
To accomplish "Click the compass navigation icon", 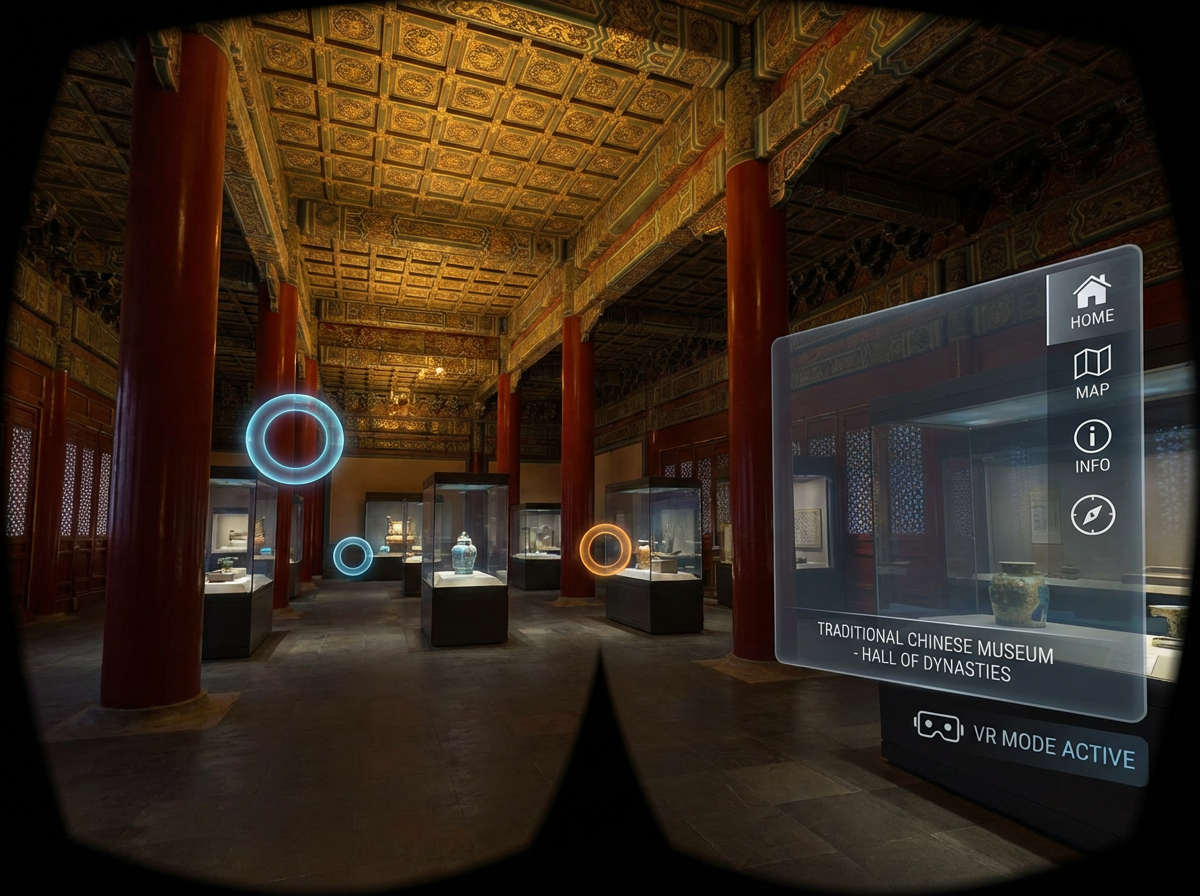I will coord(1092,514).
